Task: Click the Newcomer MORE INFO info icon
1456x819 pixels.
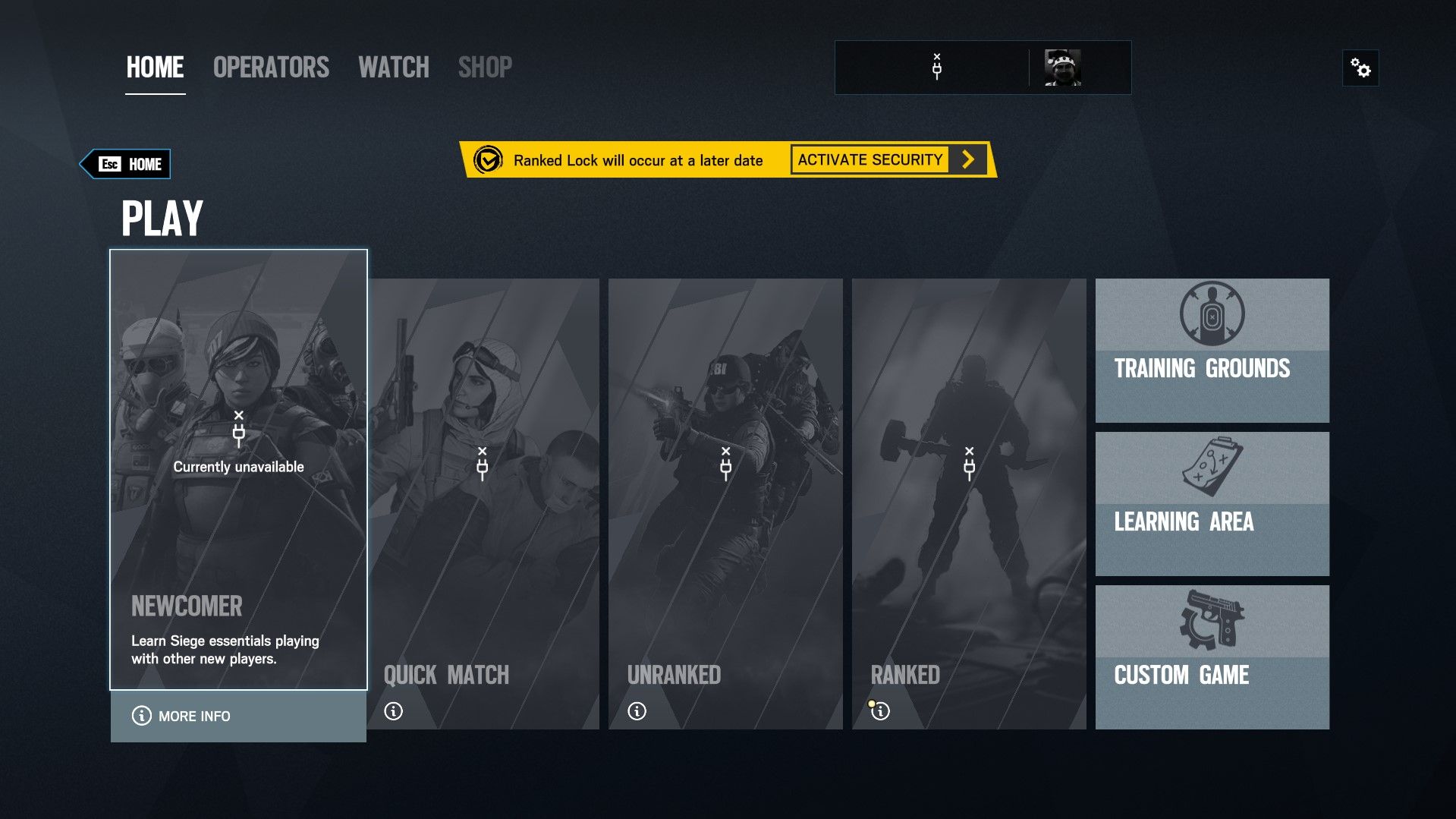Action: click(140, 716)
